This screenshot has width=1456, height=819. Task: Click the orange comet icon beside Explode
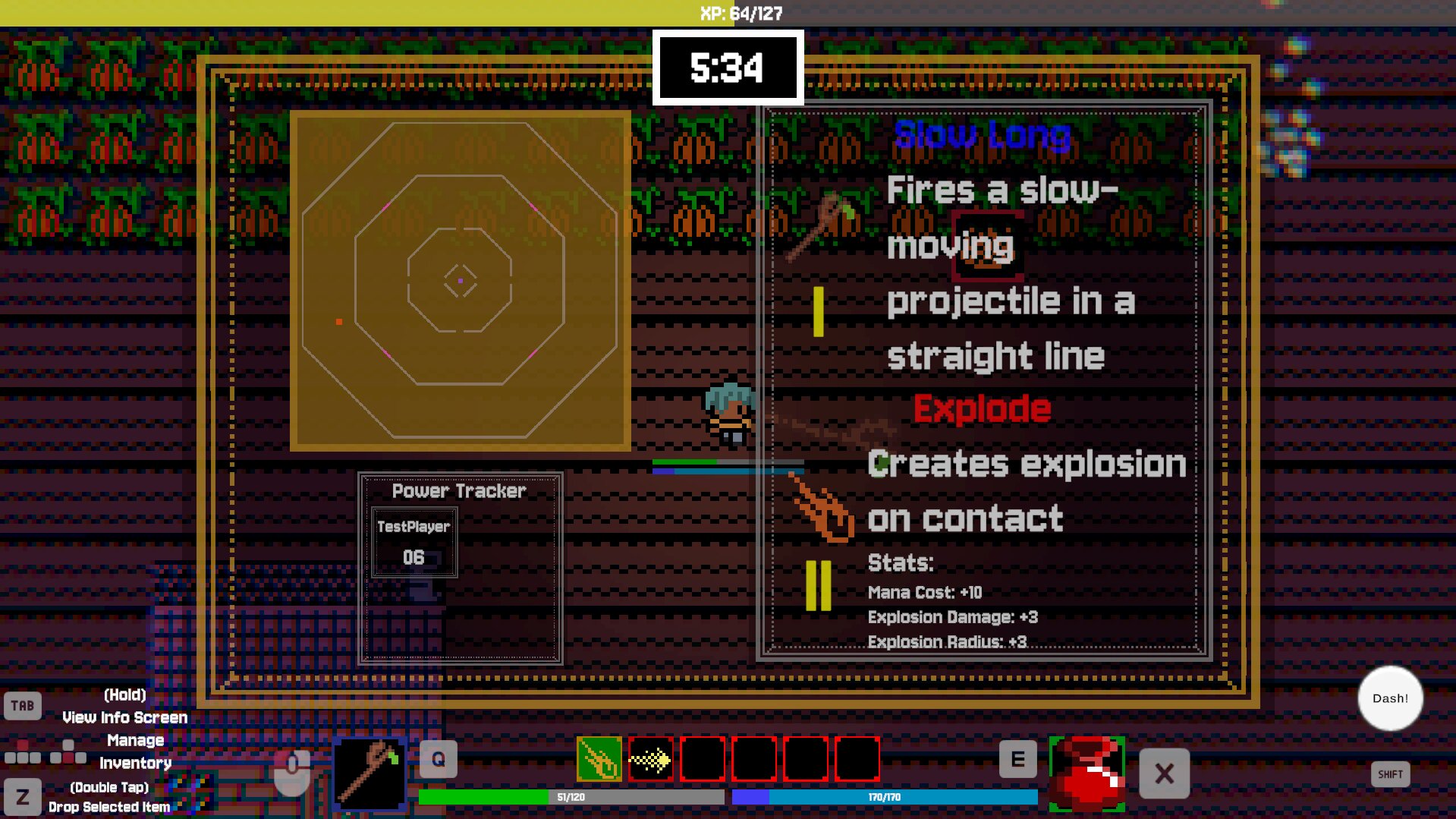coord(822,507)
